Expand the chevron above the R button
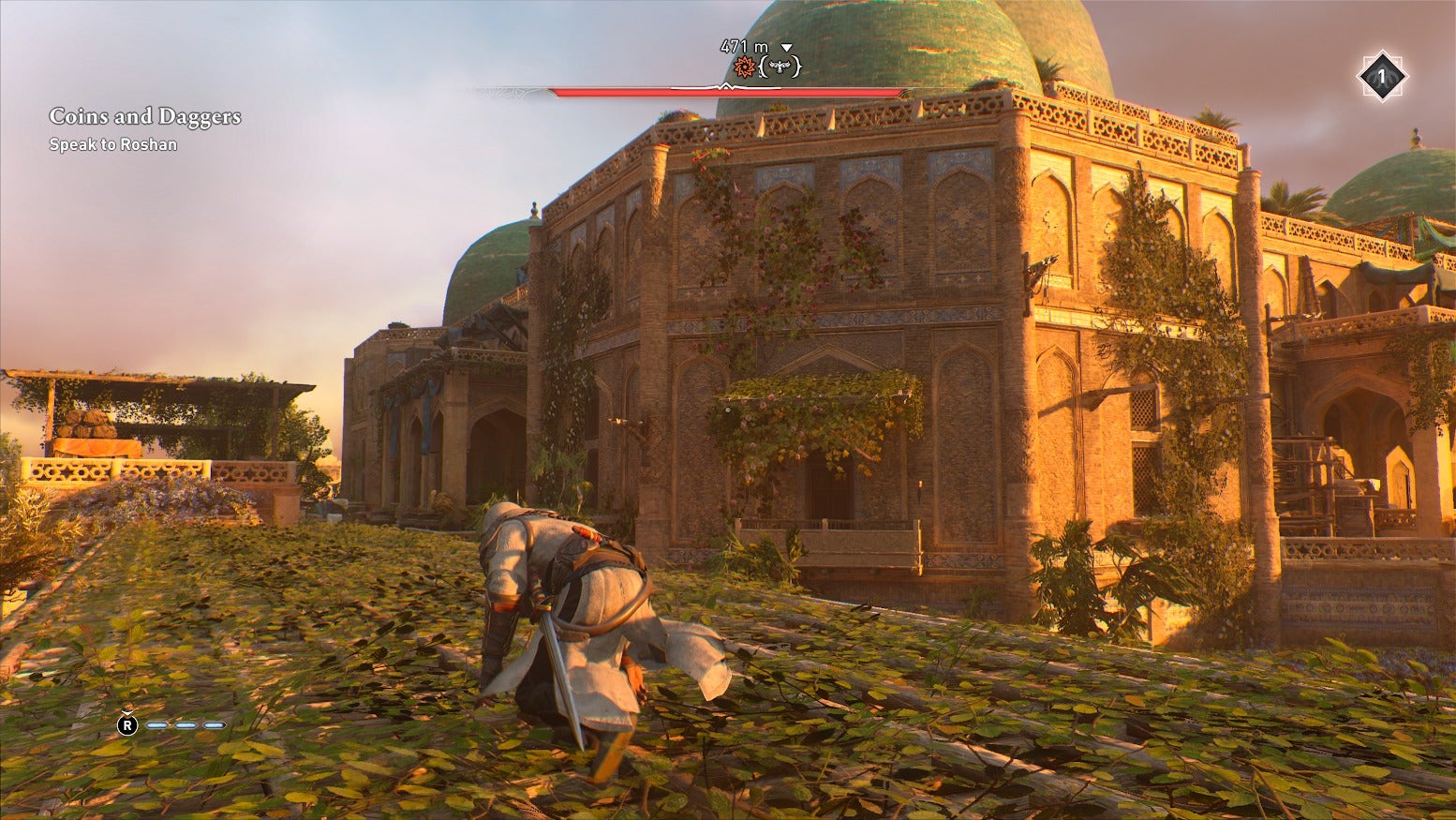1456x820 pixels. coord(126,712)
